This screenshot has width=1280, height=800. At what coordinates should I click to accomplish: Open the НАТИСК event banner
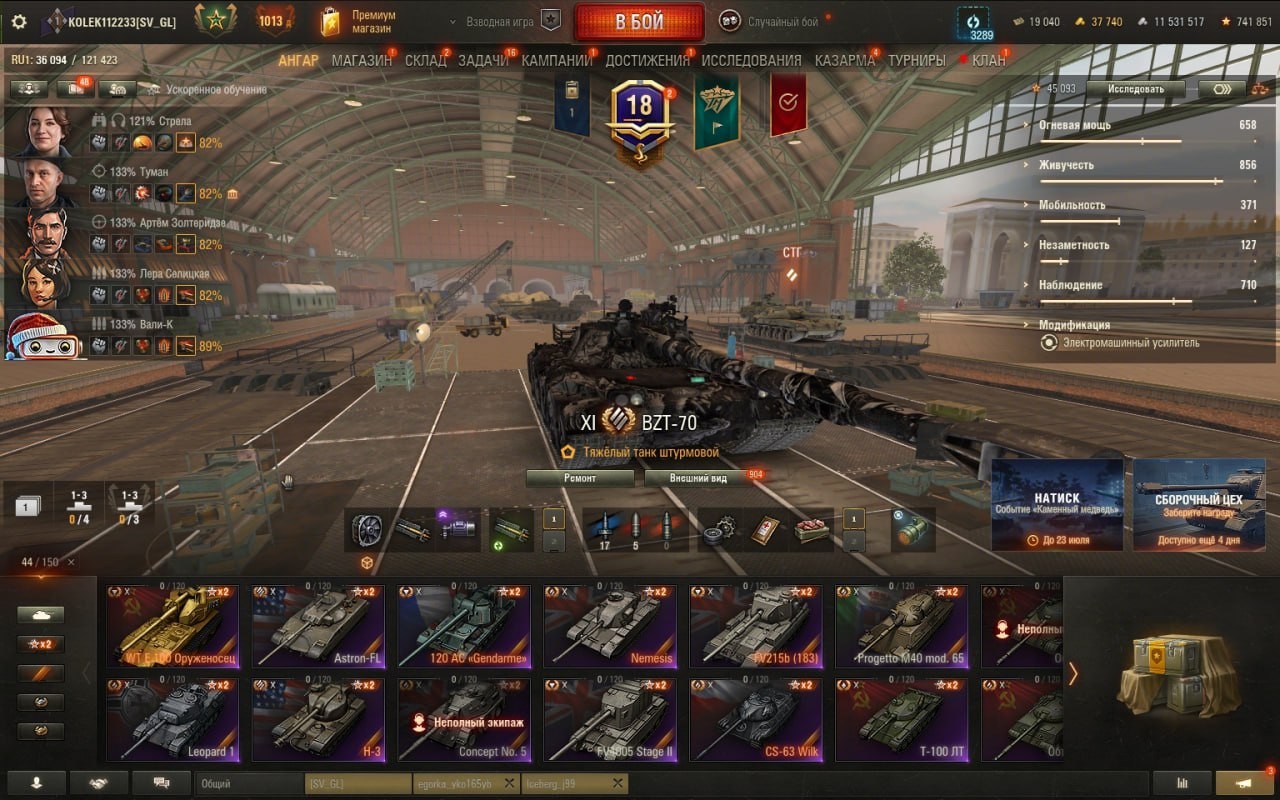coord(1057,505)
